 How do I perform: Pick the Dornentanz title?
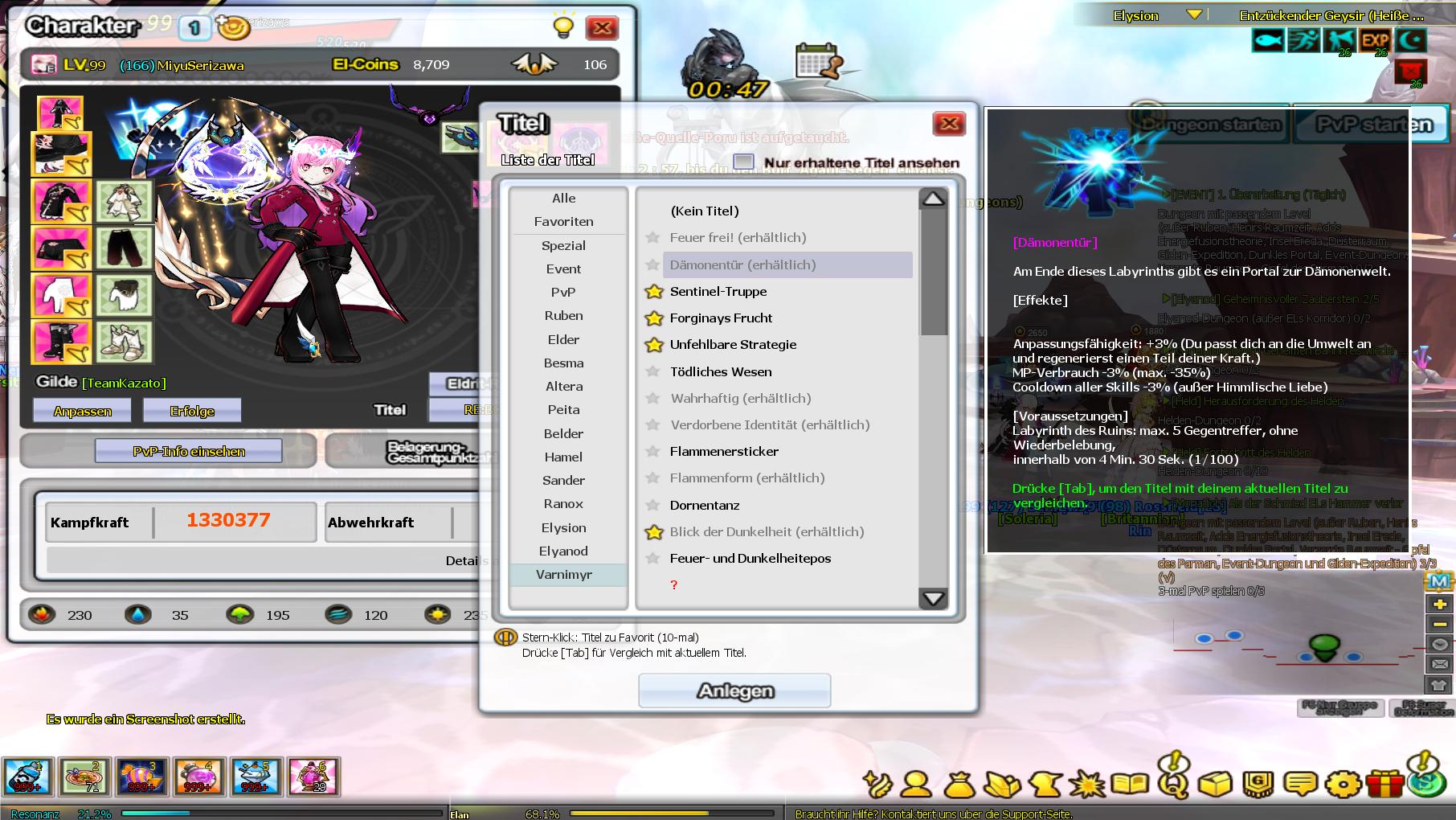tap(705, 506)
